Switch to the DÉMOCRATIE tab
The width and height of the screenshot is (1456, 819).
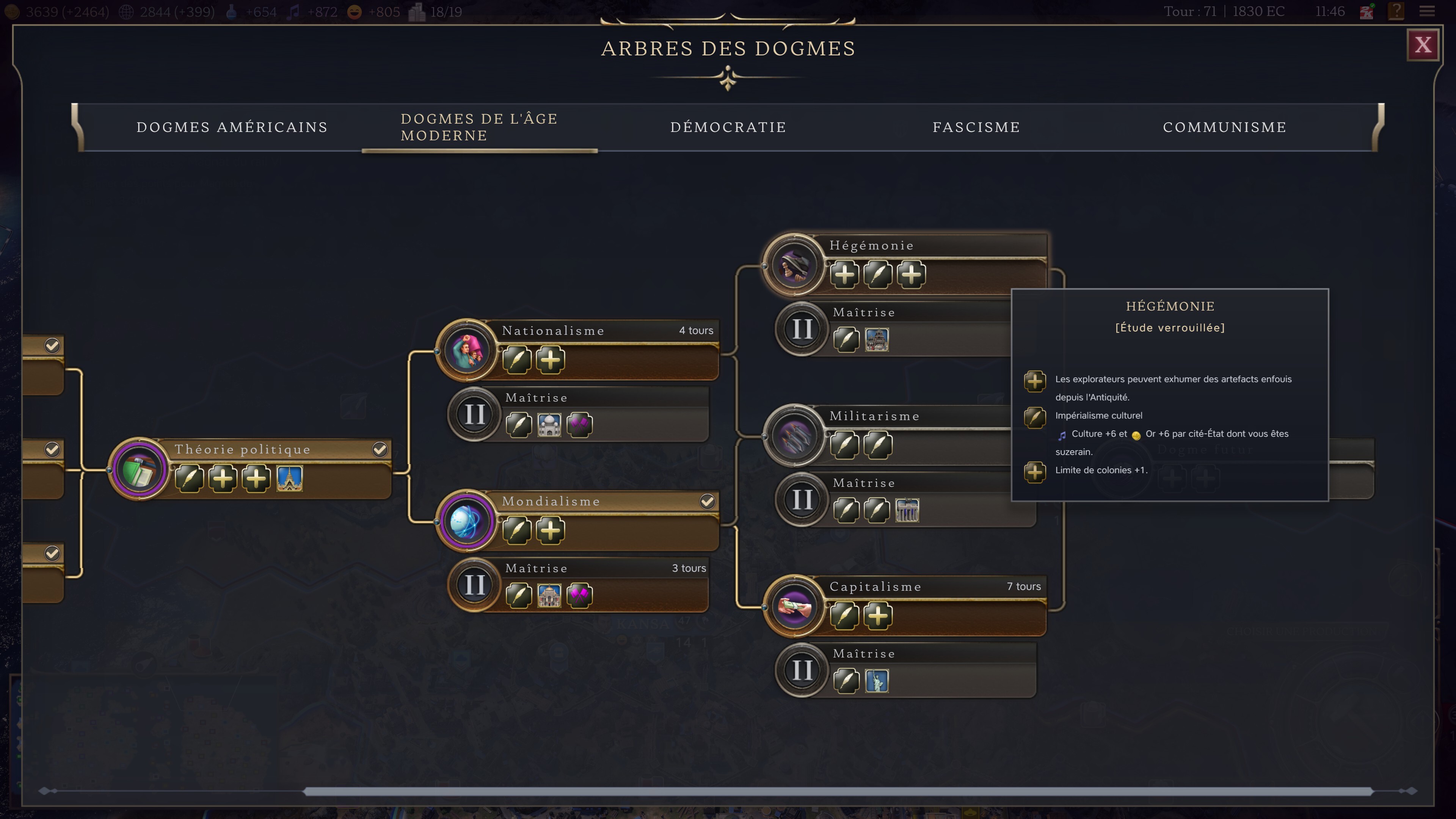coord(728,127)
